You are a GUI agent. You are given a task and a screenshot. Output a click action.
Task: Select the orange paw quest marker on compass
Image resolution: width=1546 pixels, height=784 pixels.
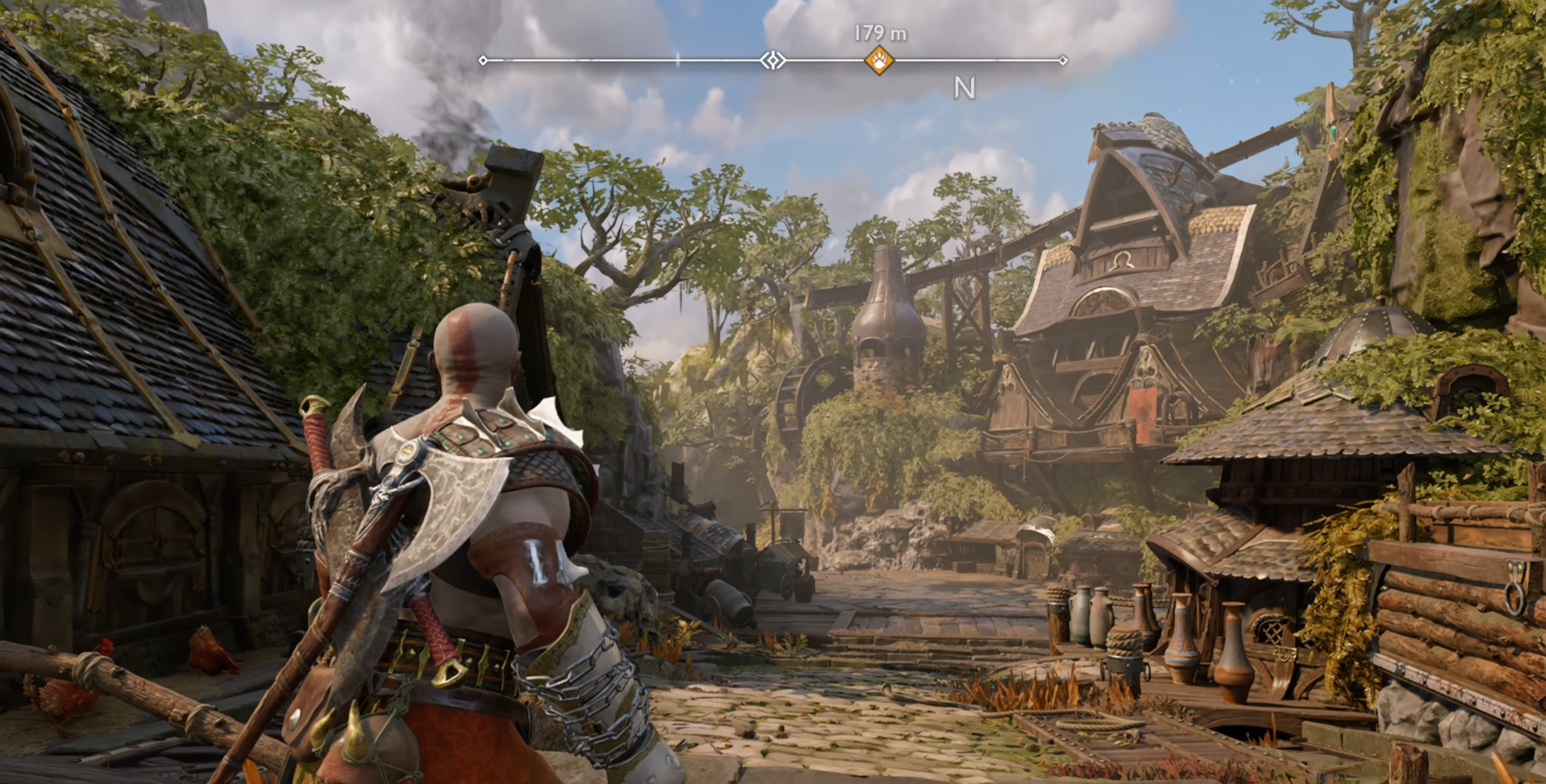878,60
